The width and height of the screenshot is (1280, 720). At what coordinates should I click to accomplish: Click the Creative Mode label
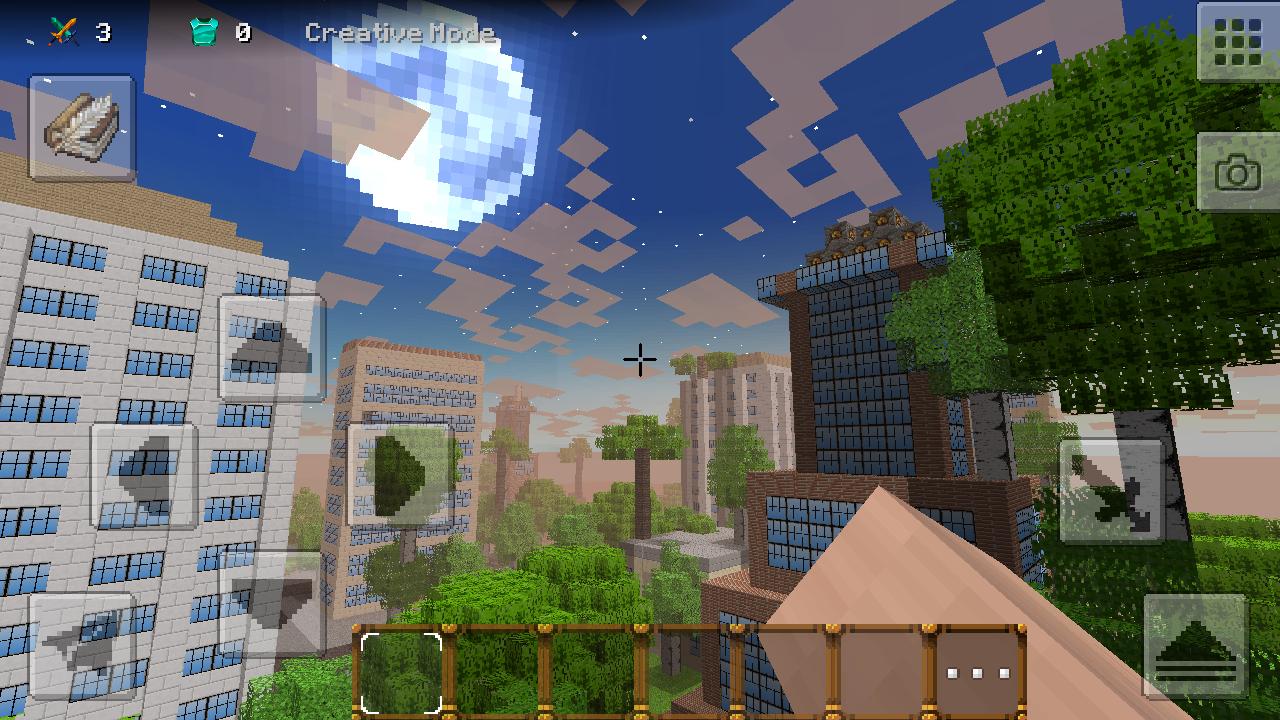click(x=401, y=33)
